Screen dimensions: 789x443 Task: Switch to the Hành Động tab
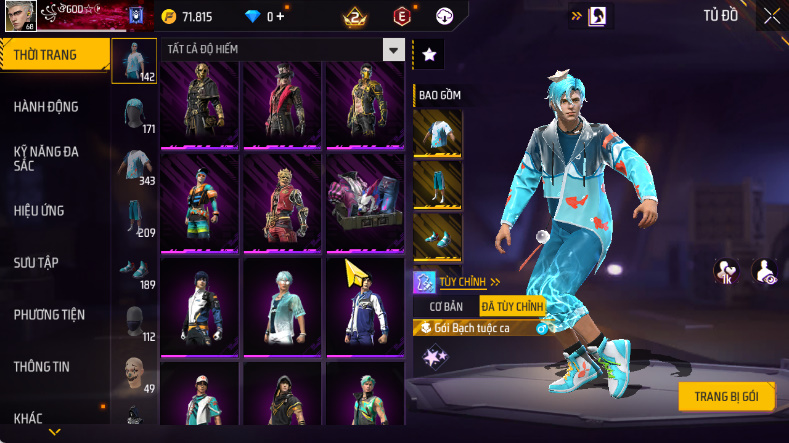click(46, 107)
